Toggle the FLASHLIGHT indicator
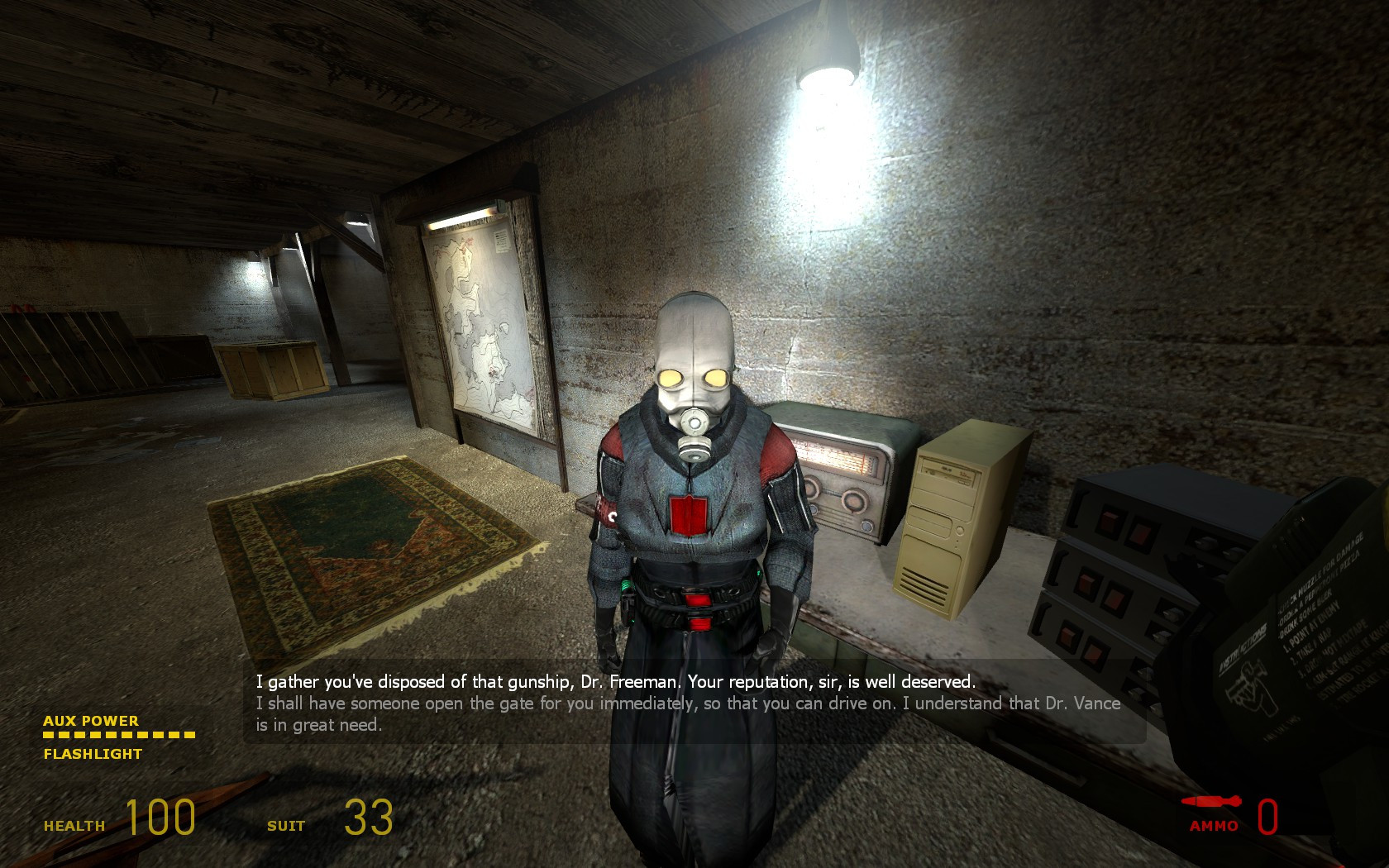Image resolution: width=1389 pixels, height=868 pixels. click(91, 754)
